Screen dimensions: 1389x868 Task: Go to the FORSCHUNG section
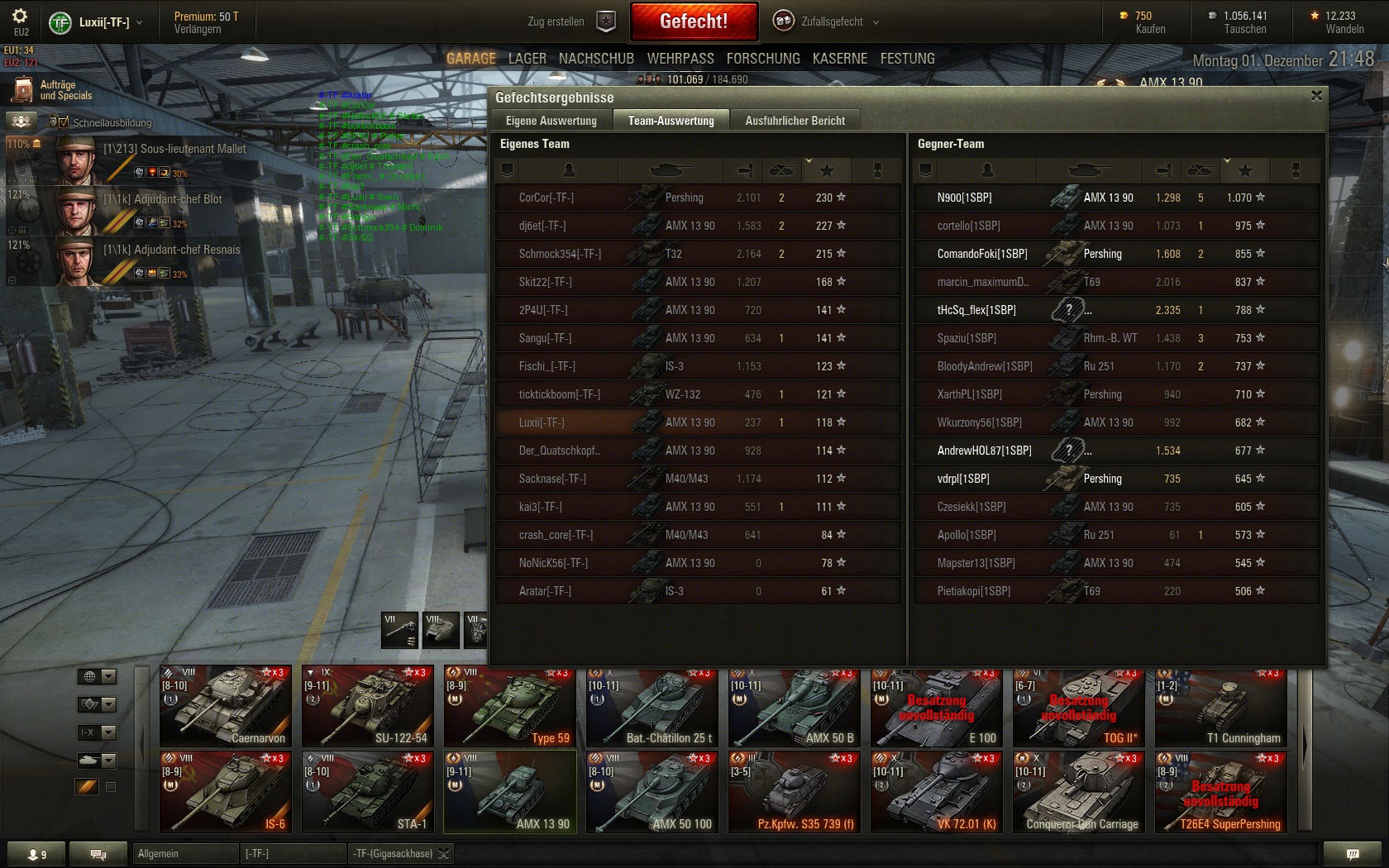tap(763, 59)
